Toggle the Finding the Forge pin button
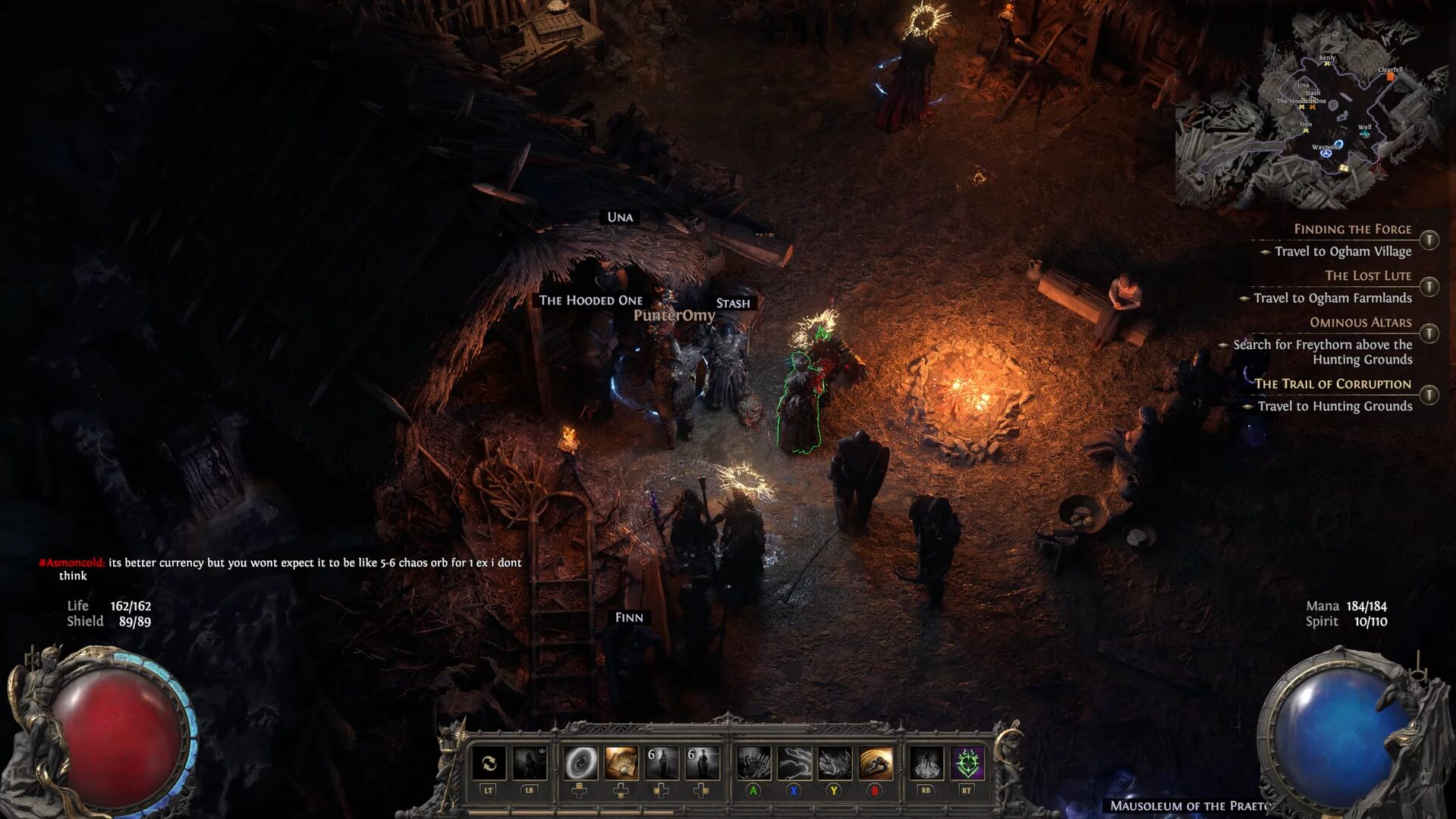 point(1429,241)
